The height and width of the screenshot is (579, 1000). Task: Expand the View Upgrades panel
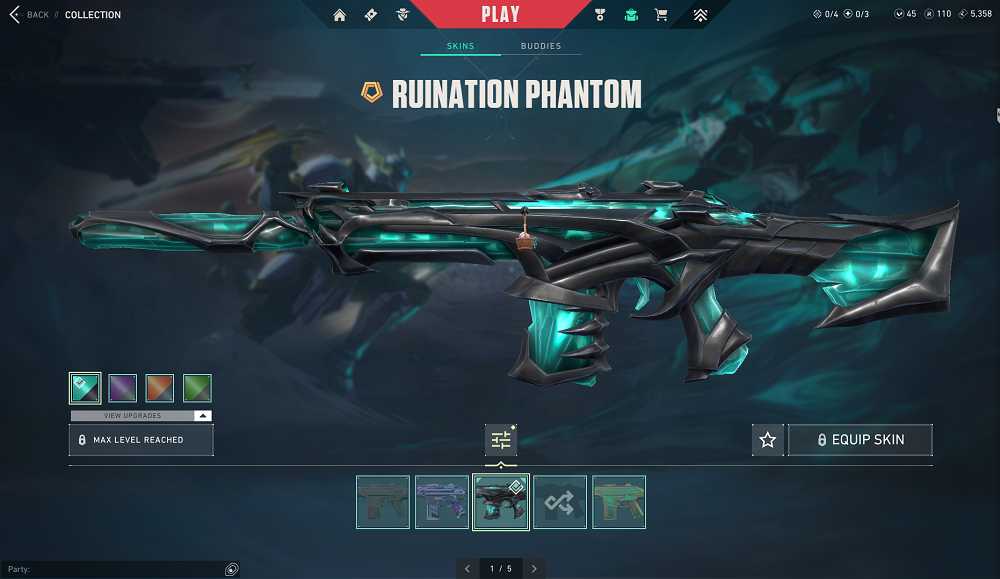(x=140, y=415)
